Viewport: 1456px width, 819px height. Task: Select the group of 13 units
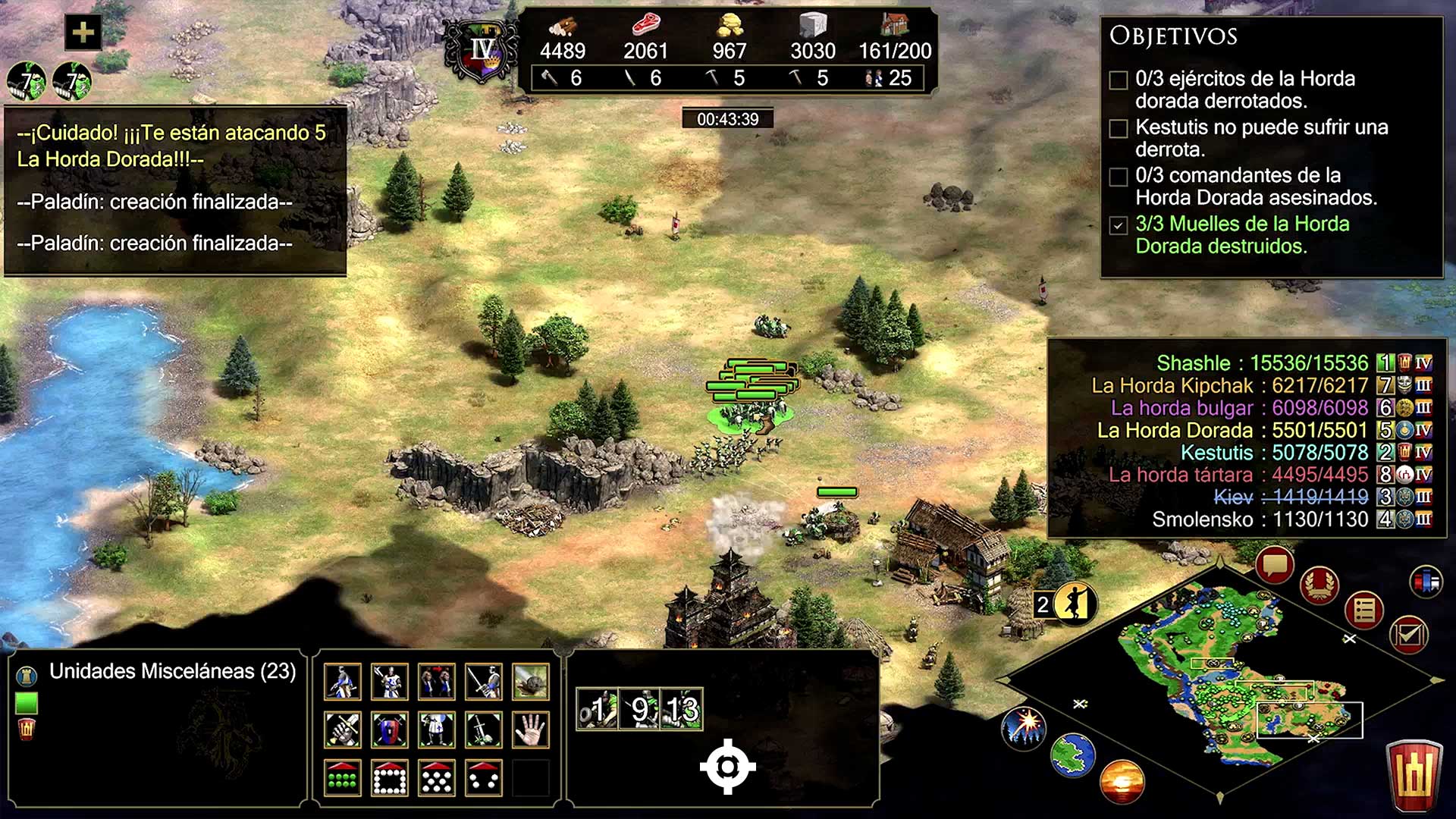click(682, 710)
